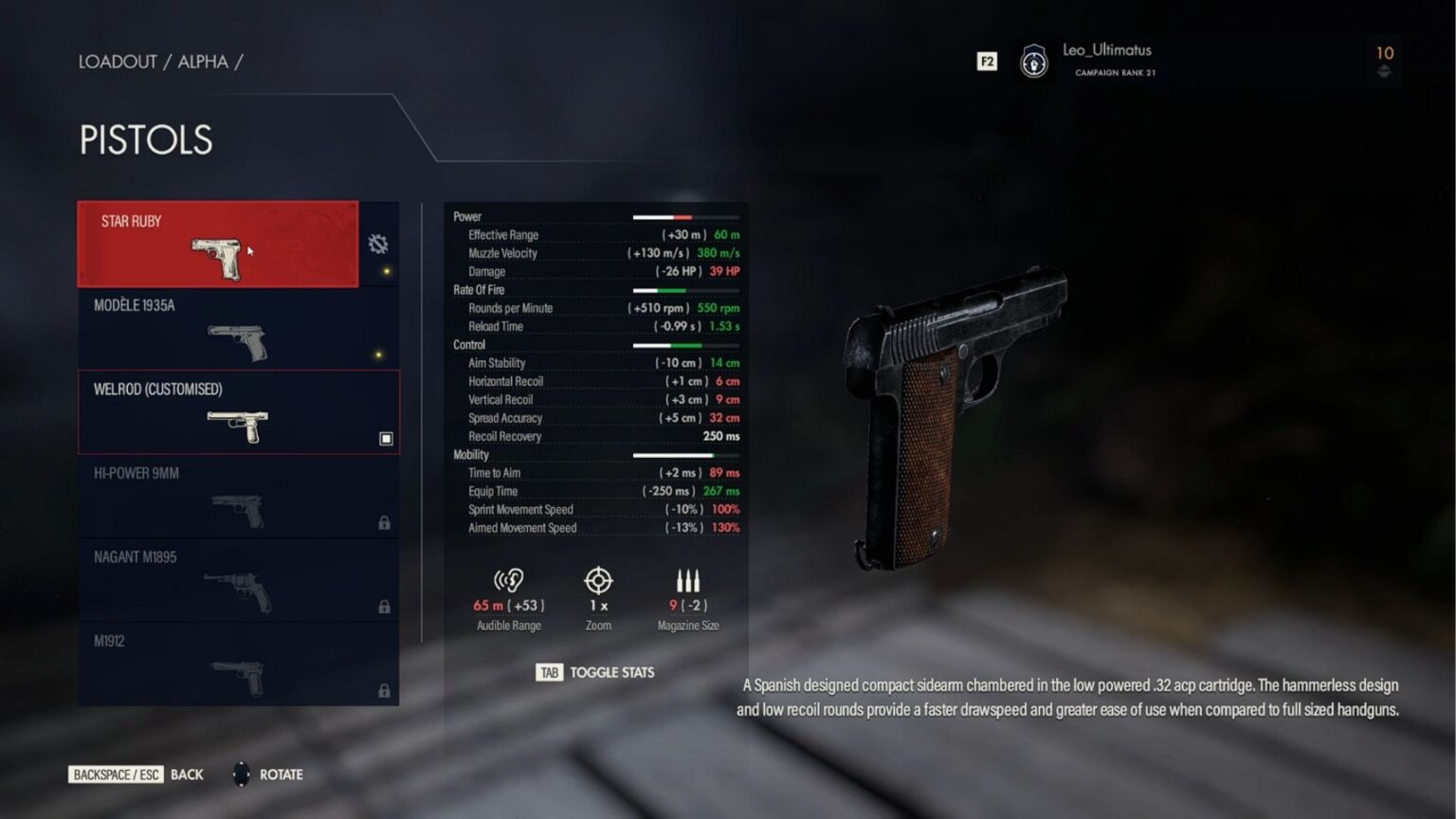Click the Zoom crosshair icon
The height and width of the screenshot is (819, 1456).
click(x=598, y=578)
